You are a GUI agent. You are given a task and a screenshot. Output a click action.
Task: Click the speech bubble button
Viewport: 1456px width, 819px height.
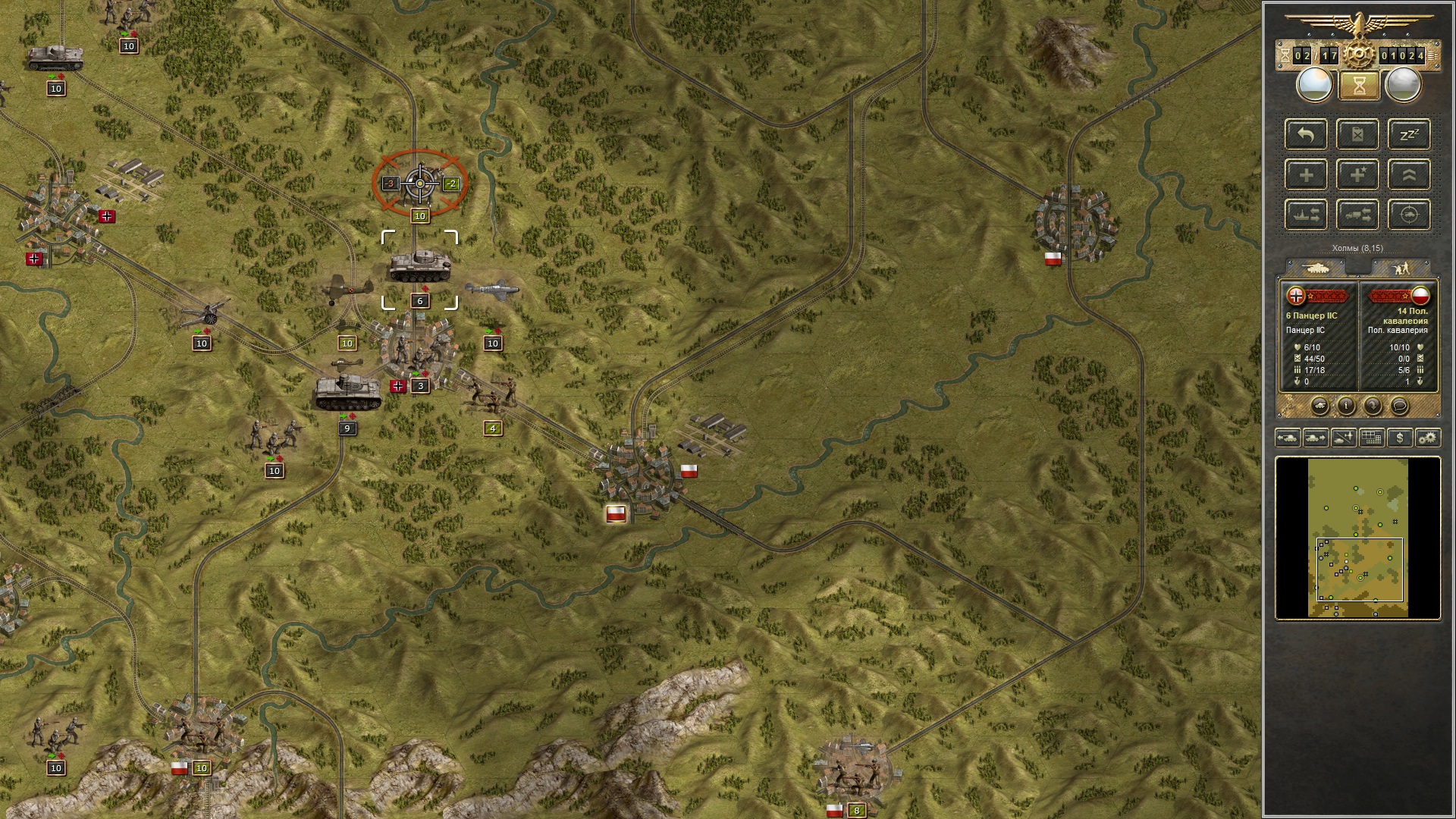tap(1399, 406)
